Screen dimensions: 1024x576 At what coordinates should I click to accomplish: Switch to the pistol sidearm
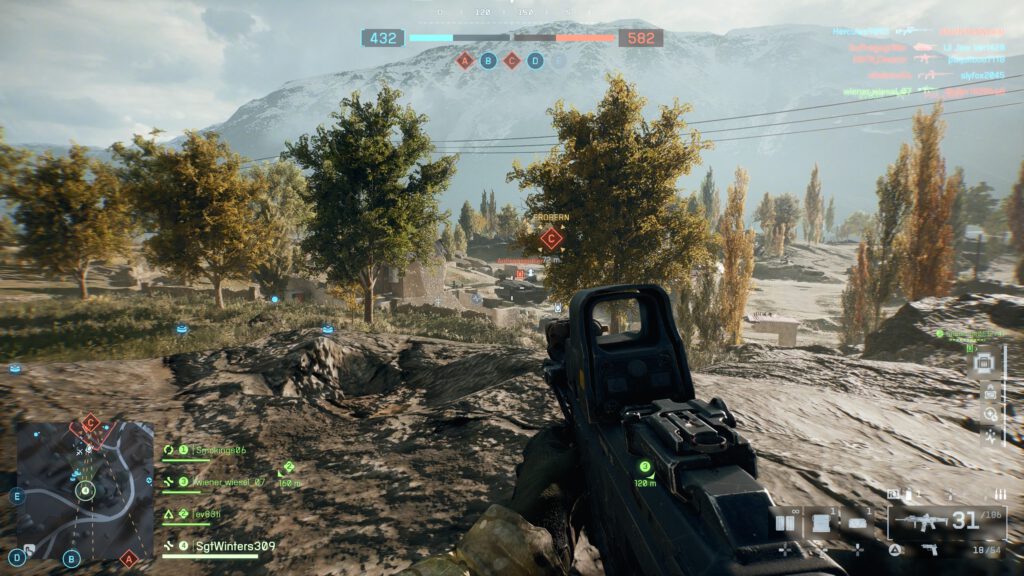coord(930,549)
